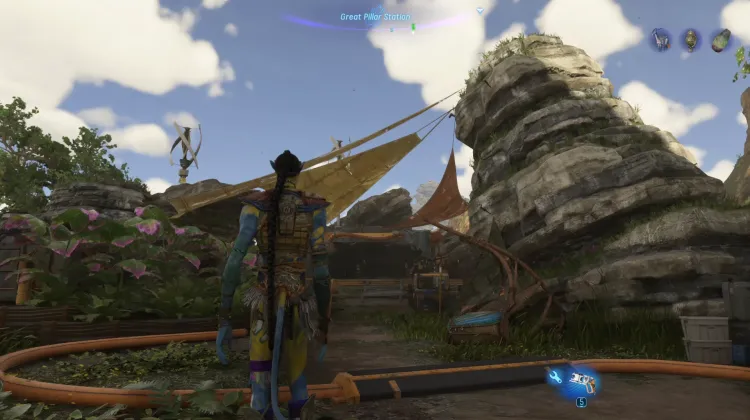This screenshot has width=750, height=420.
Task: Pick the green fruit pod item icon
Action: pyautogui.click(x=720, y=40)
